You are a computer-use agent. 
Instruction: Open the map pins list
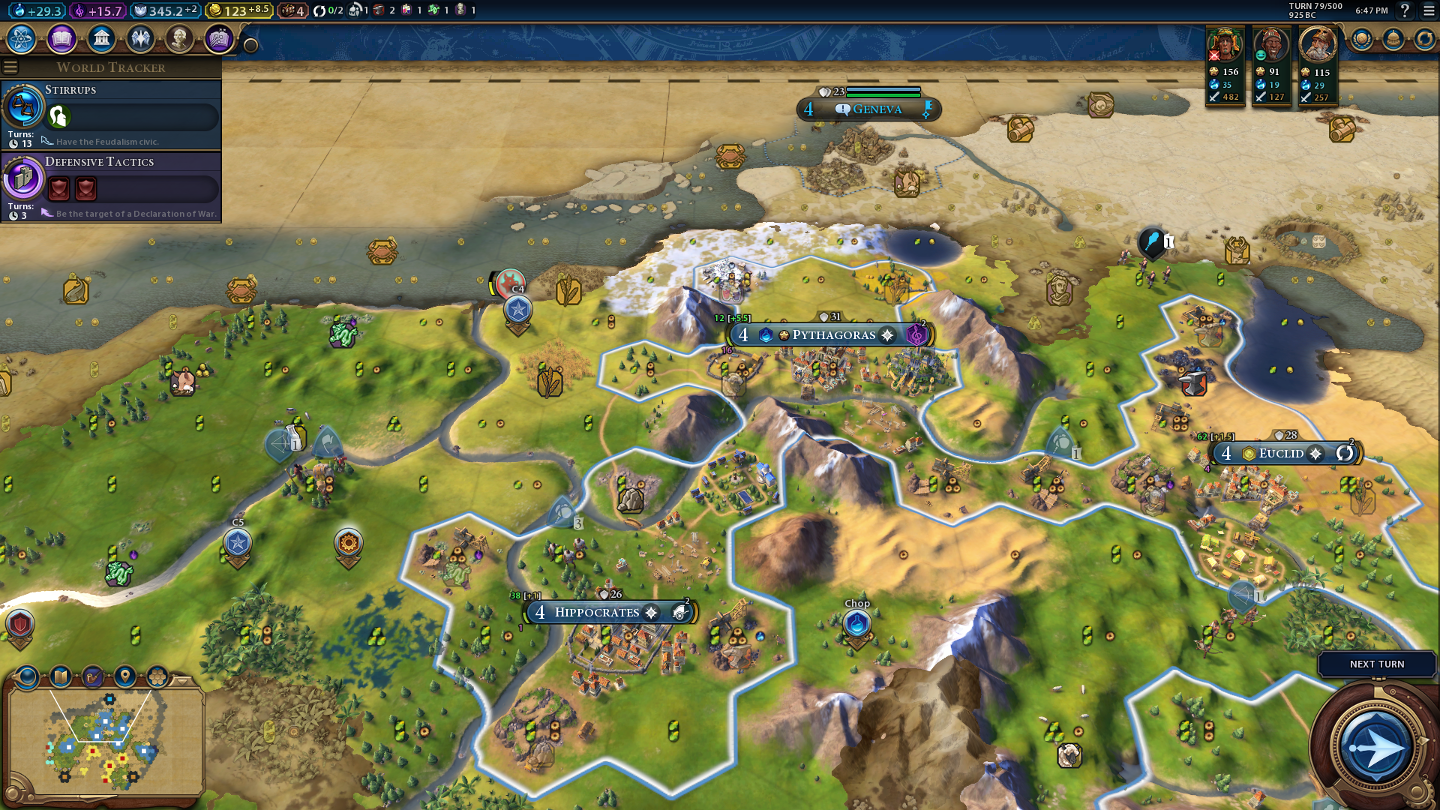(125, 676)
